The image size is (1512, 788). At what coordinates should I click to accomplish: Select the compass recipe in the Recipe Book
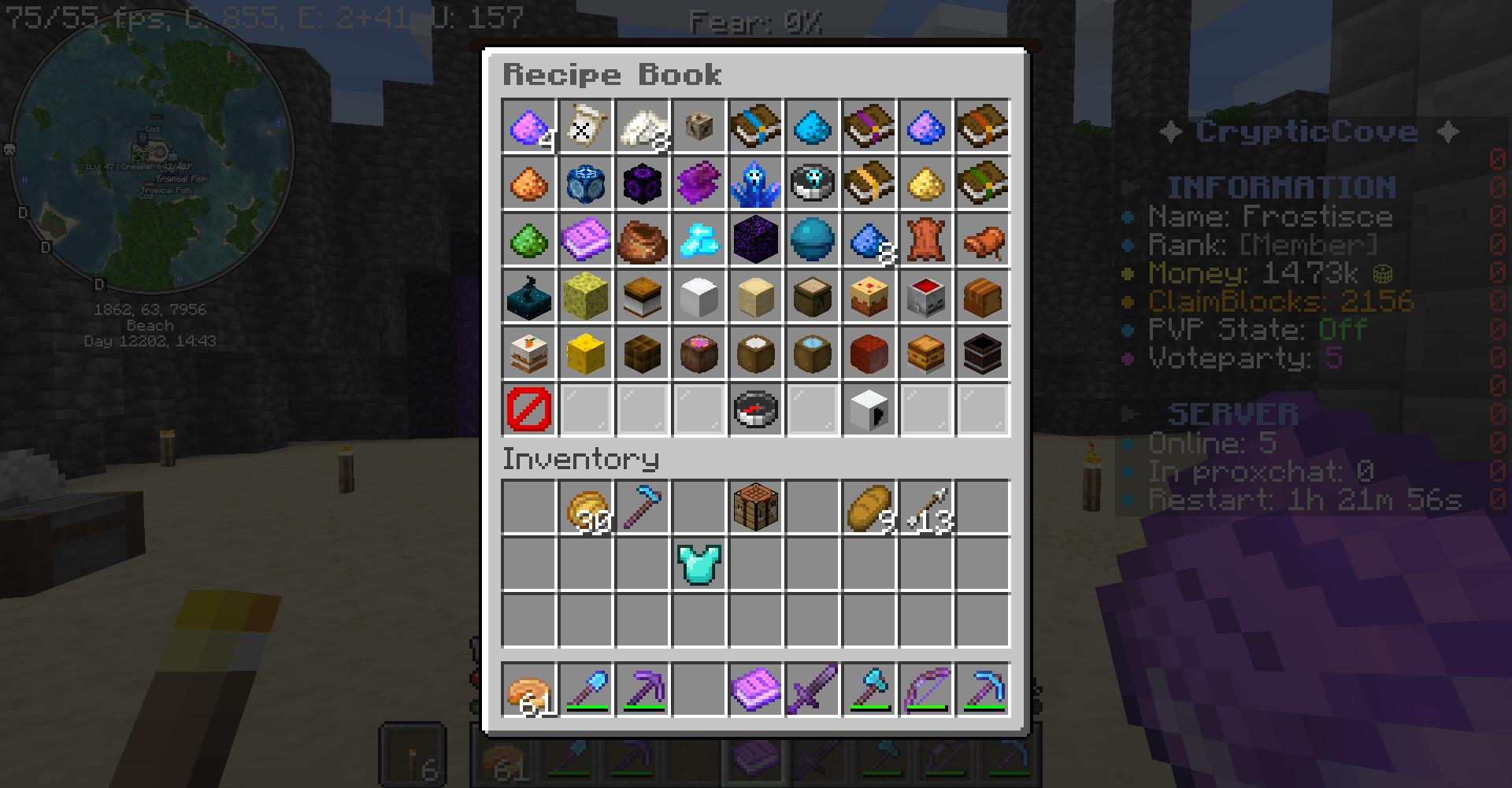(x=755, y=409)
